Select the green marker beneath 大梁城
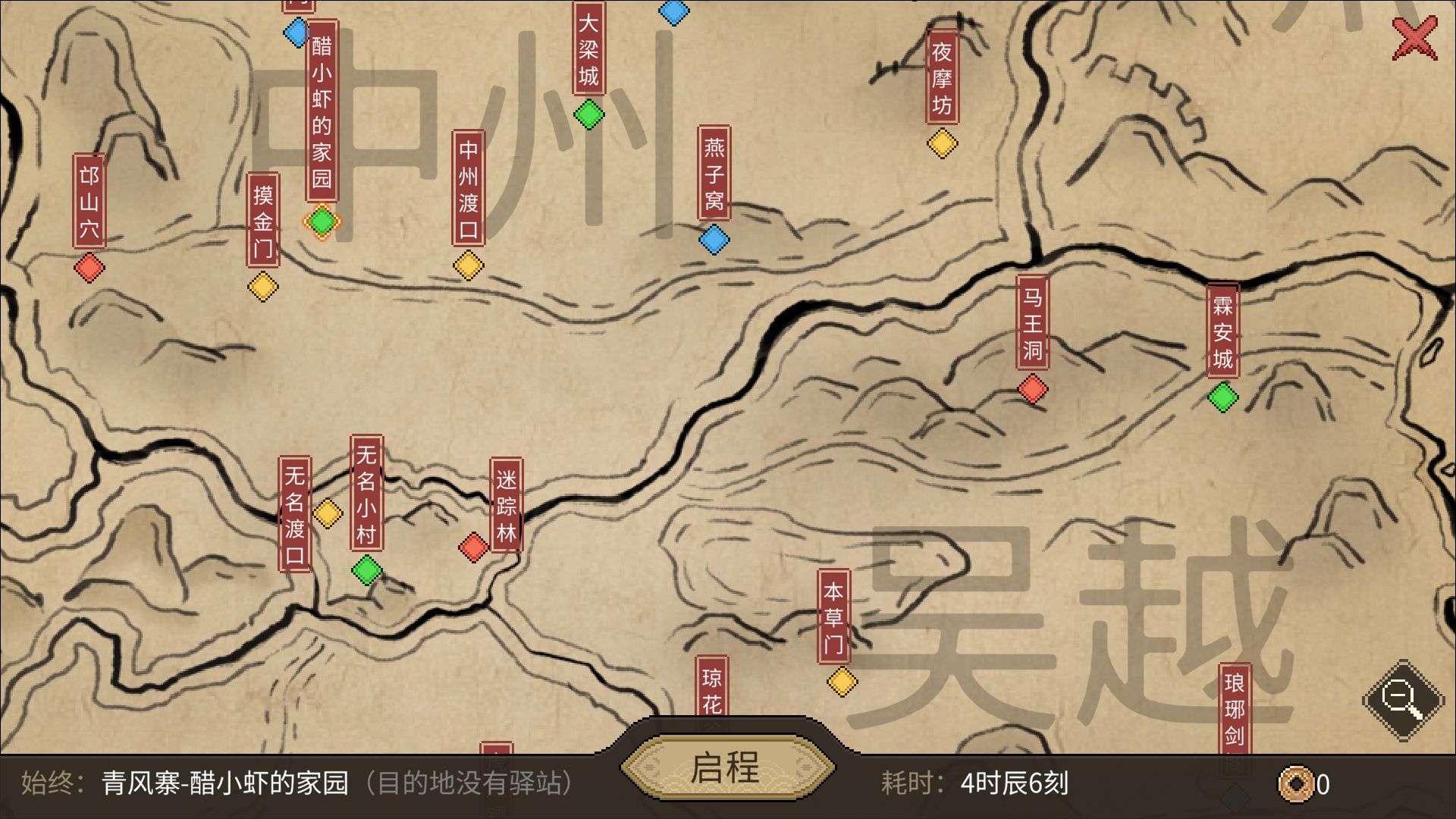The height and width of the screenshot is (819, 1456). [x=590, y=115]
